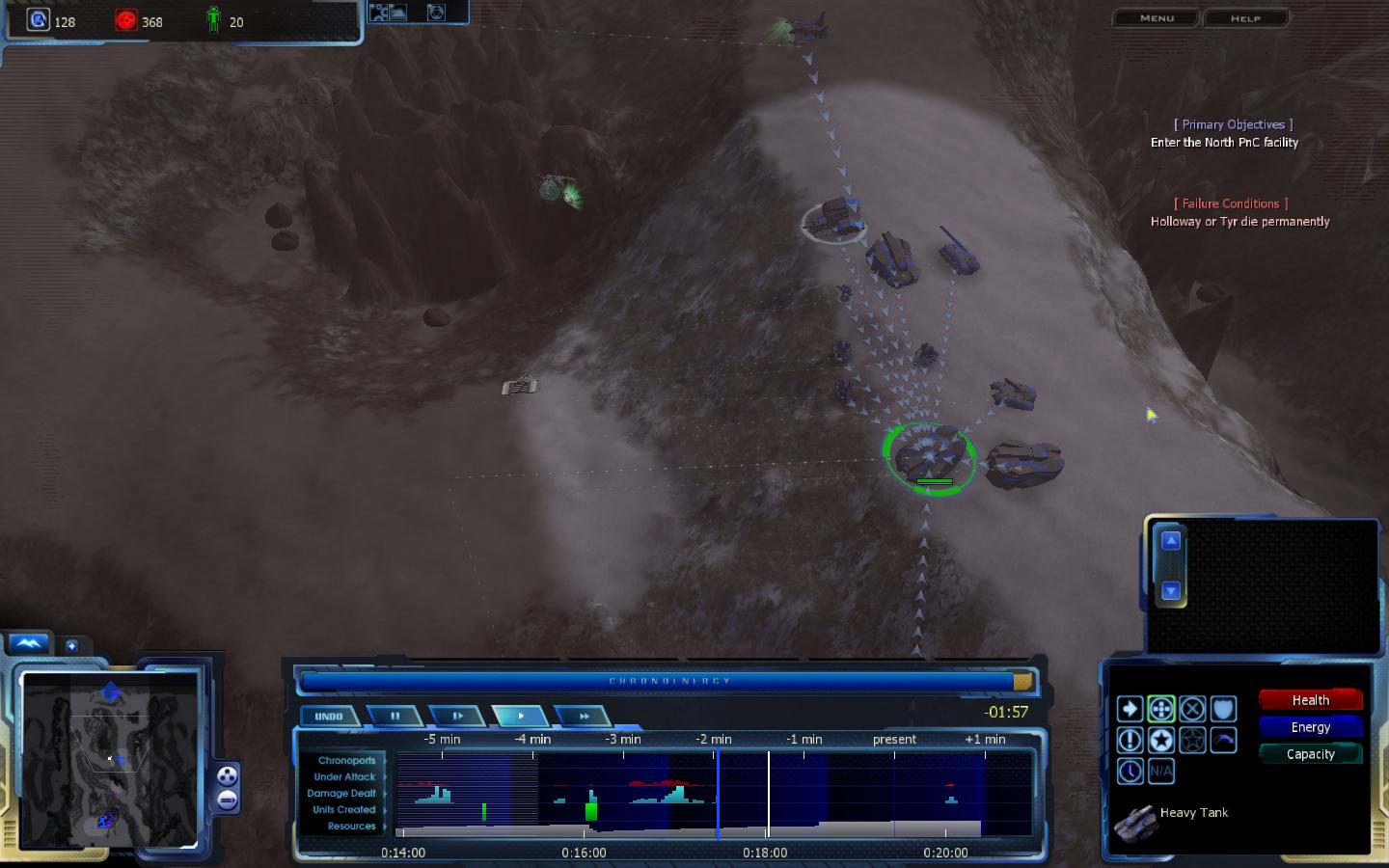
Task: Select the arrow move command icon
Action: (x=1130, y=710)
